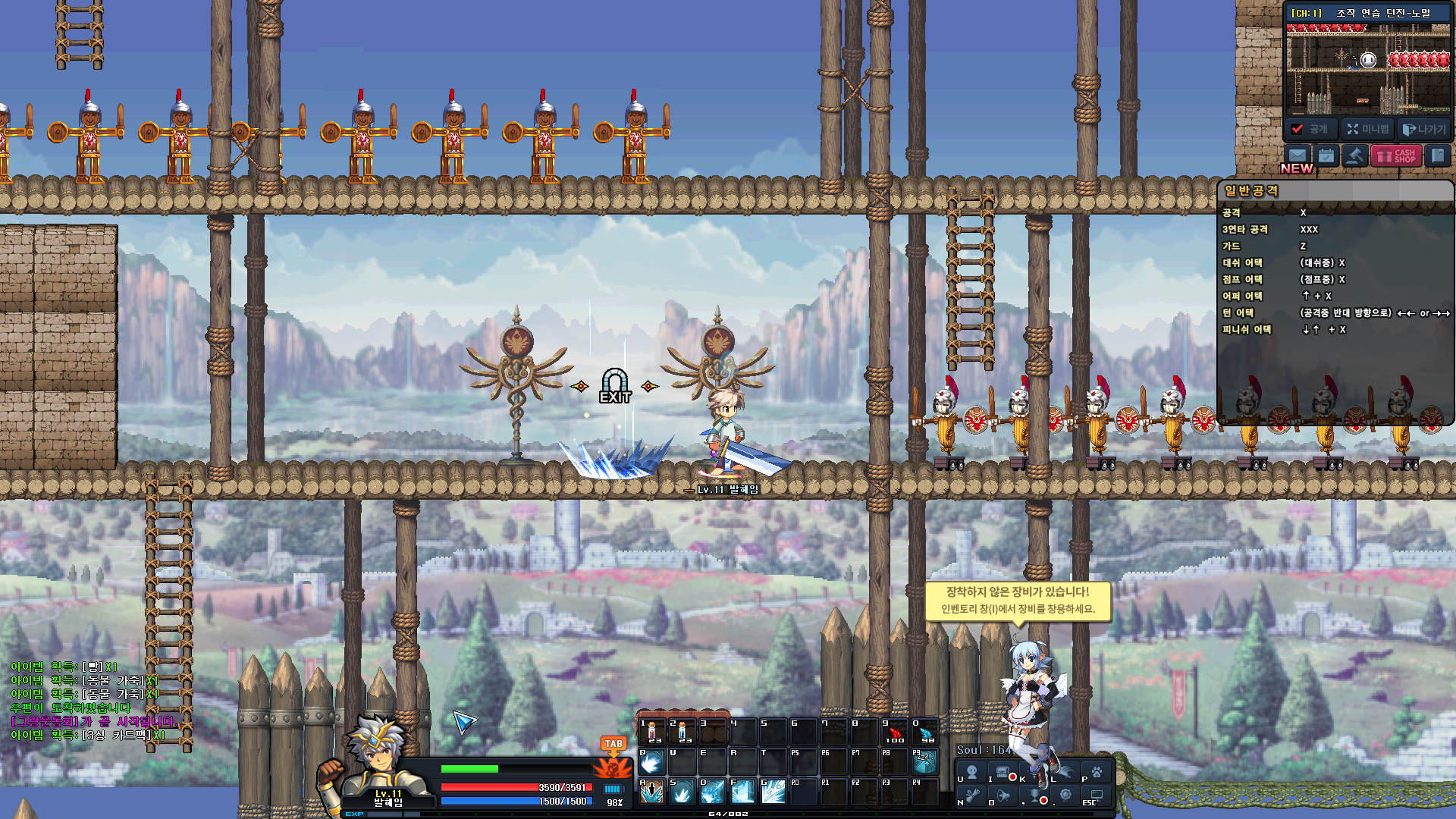Screen dimensions: 1456x819
Task: Open the inventory chest button
Action: 1003,773
